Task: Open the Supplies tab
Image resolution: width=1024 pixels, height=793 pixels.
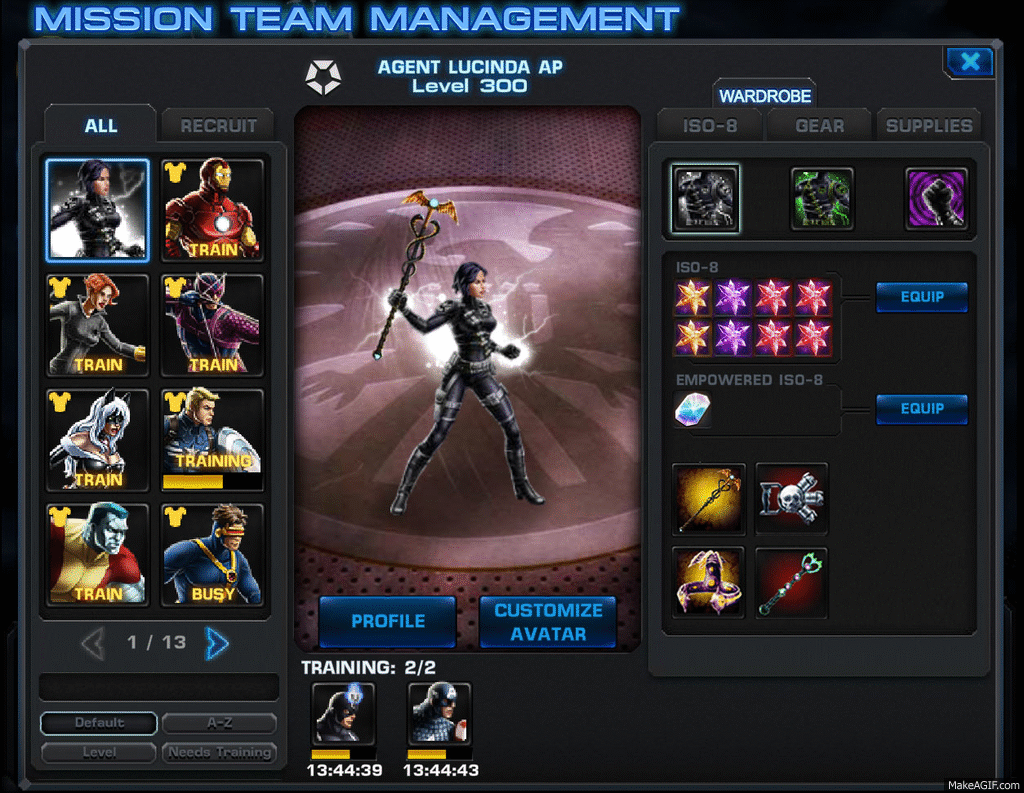Action: point(929,126)
